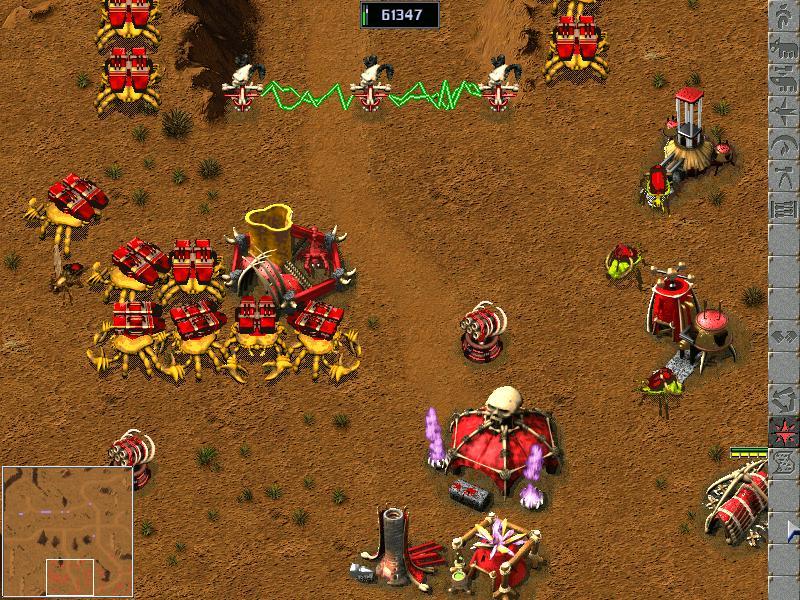Choose the beast-with-rider glyph button

(784, 80)
